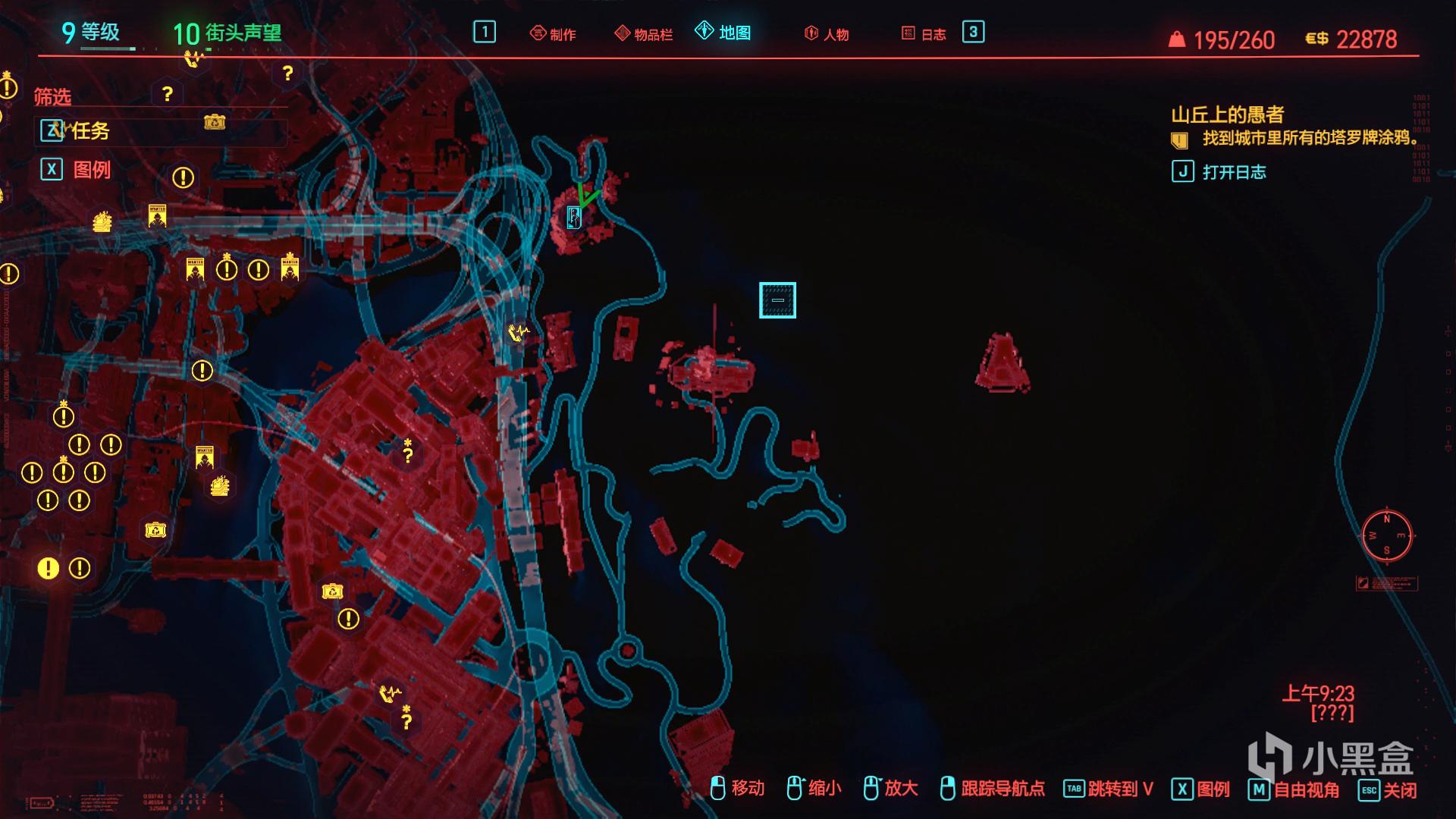This screenshot has height=819, width=1456.
Task: Click the glowing solid yellow exclamation marker
Action: point(48,568)
